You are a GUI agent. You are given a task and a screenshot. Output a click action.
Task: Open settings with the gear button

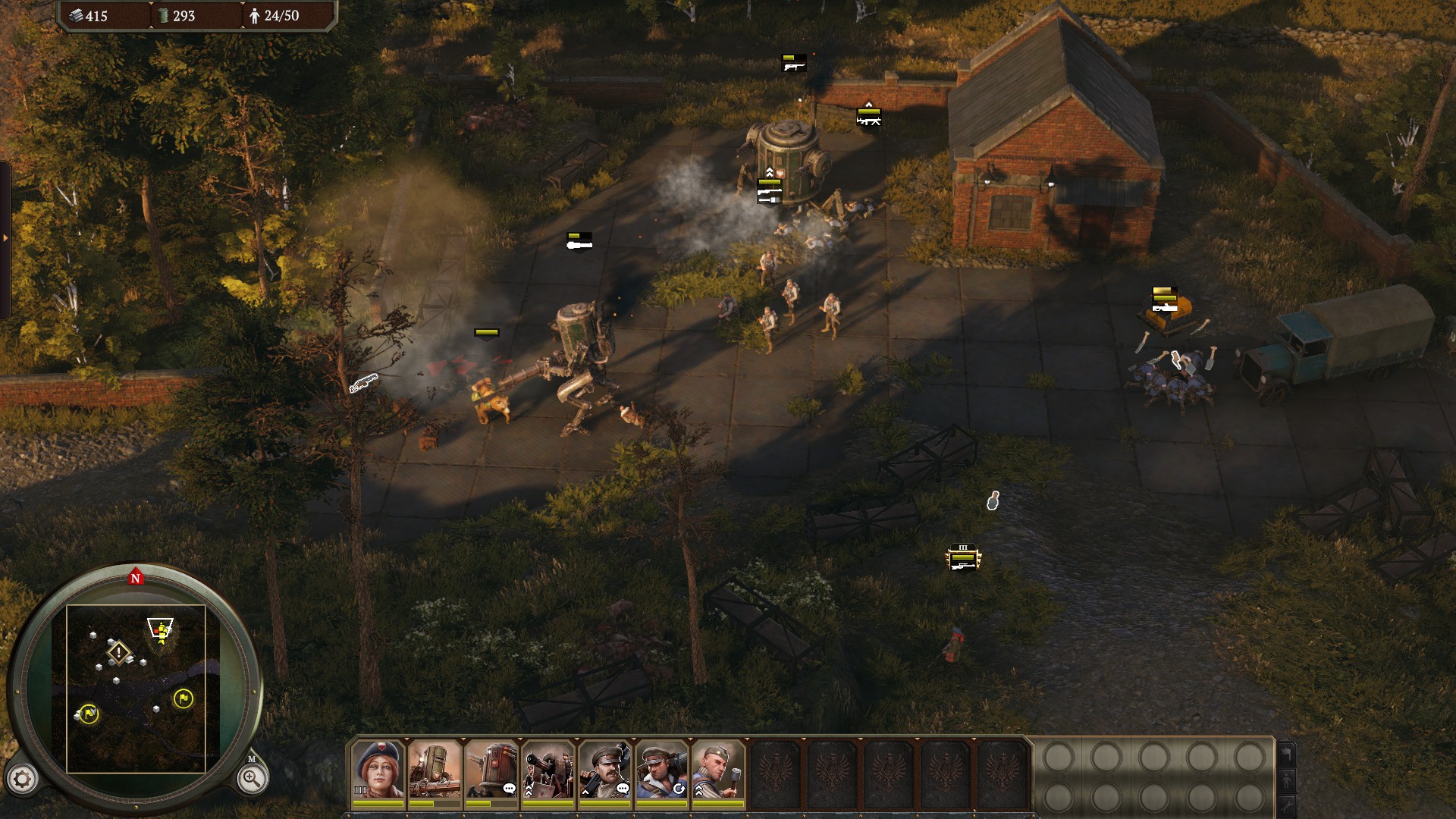pos(22,779)
